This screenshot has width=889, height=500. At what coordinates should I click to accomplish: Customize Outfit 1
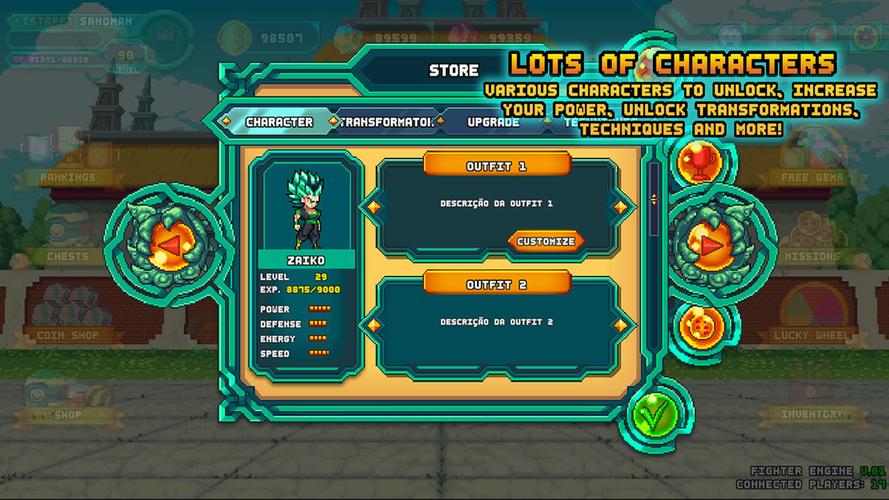[x=546, y=241]
